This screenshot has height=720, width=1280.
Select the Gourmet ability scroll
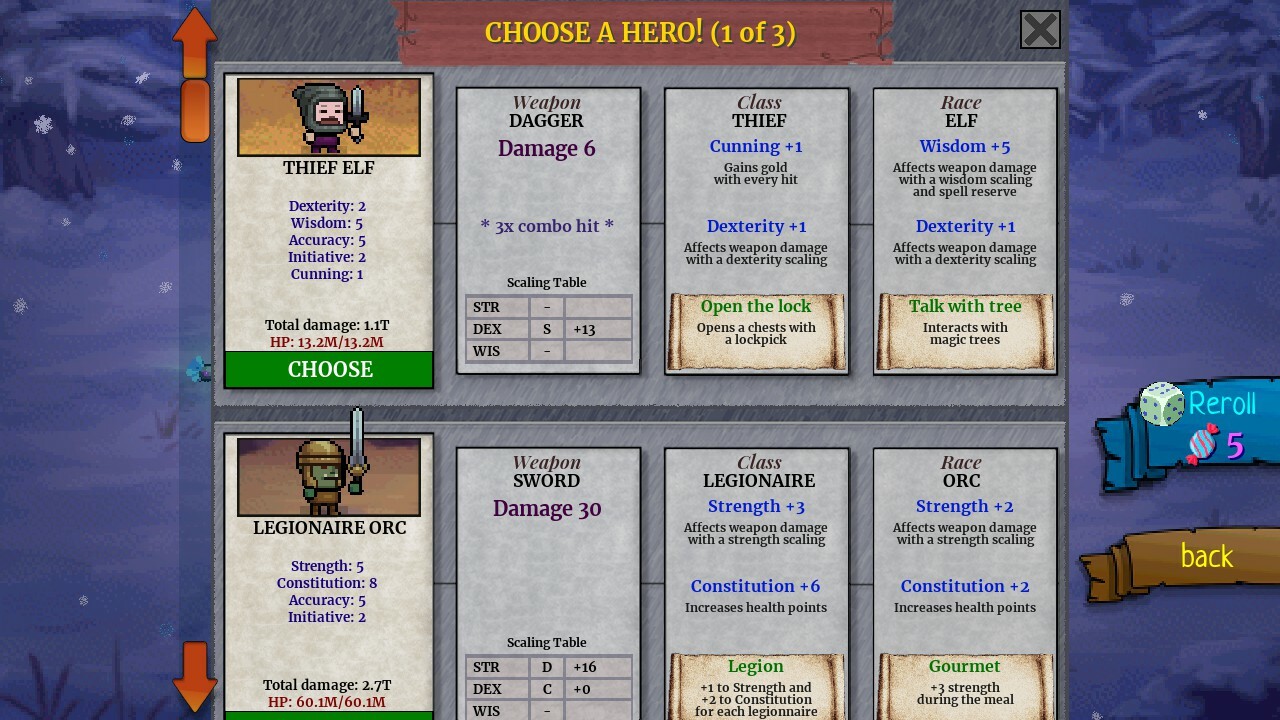click(965, 686)
